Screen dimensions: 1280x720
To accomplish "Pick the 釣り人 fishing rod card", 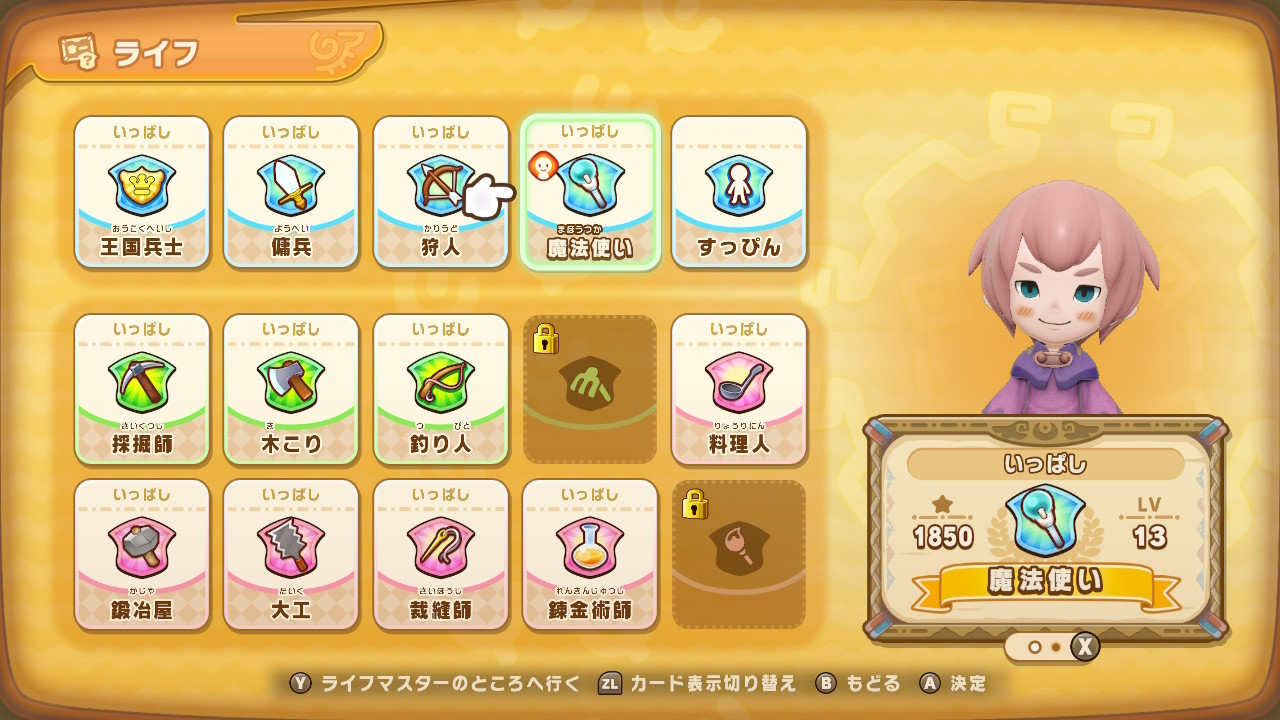I will coord(441,389).
